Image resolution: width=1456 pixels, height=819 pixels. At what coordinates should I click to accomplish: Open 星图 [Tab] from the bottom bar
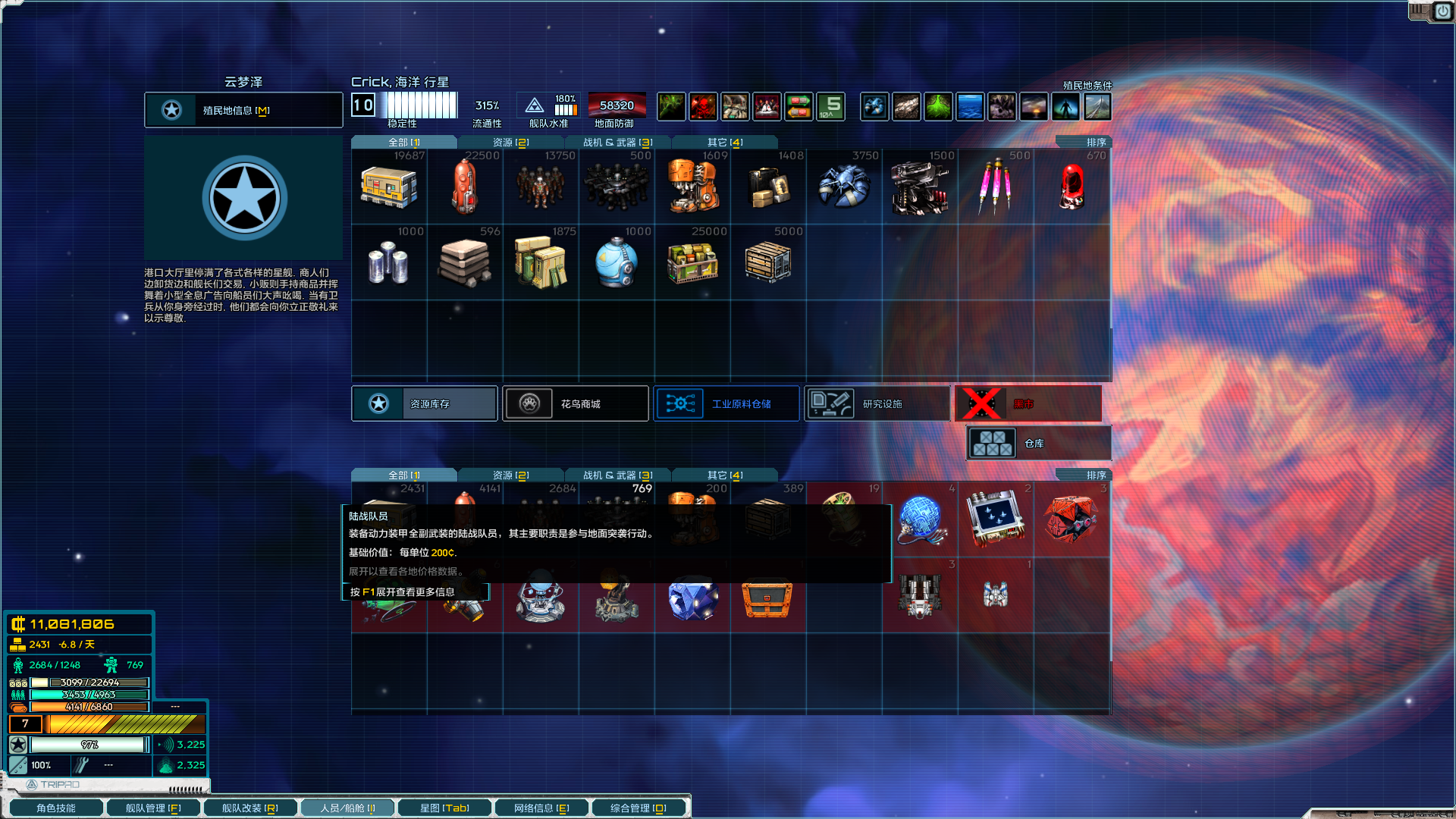click(444, 807)
